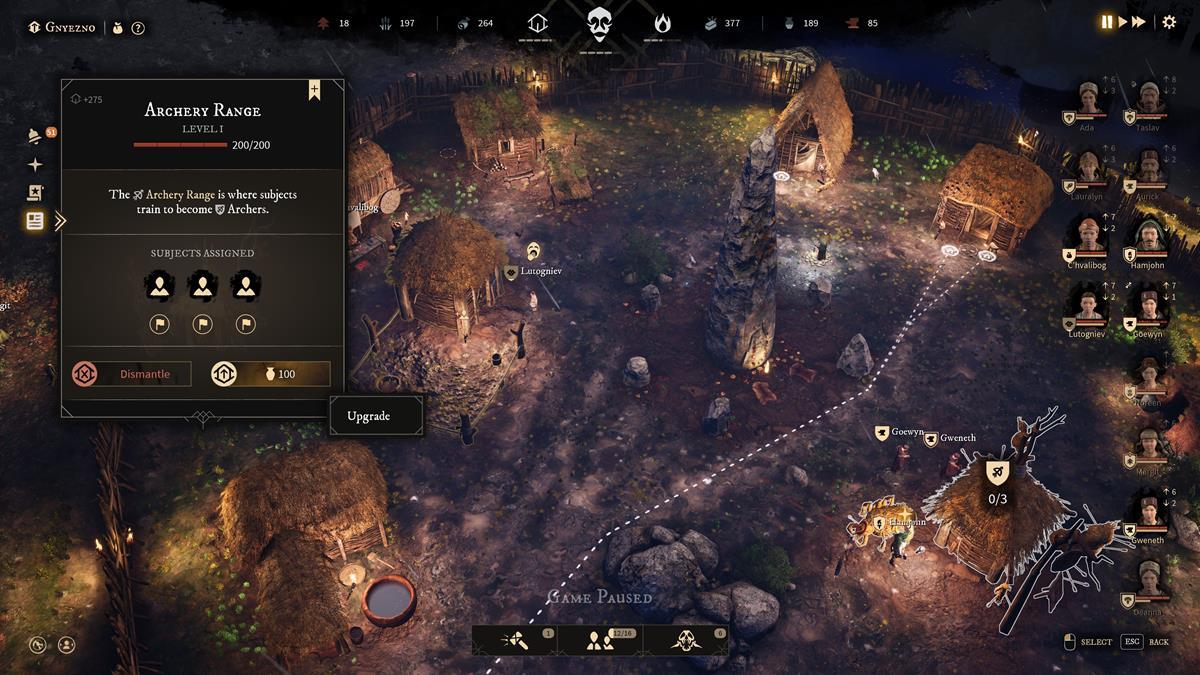Open the settings gear

point(1169,22)
